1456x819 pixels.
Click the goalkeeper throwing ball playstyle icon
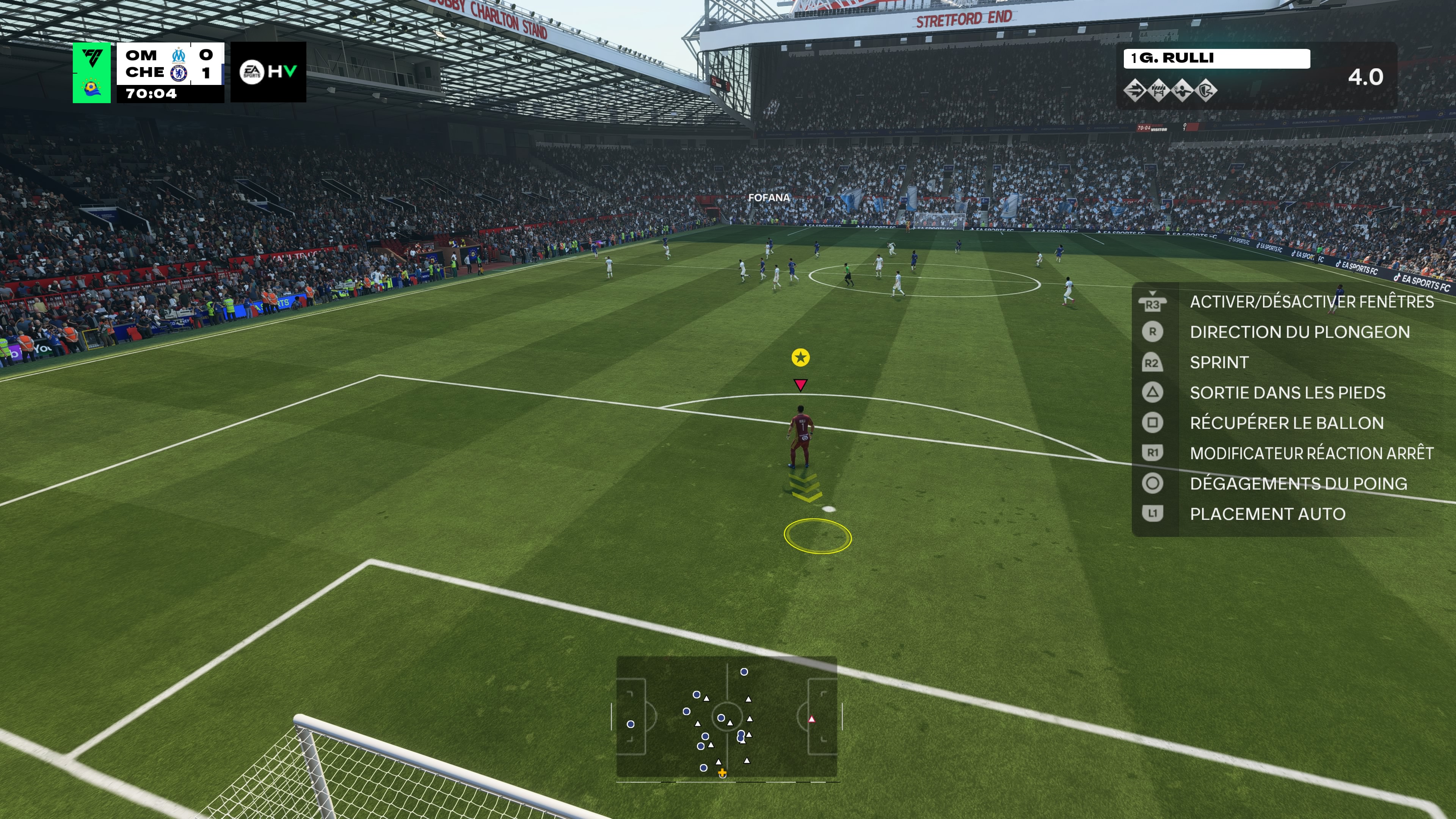[1183, 91]
